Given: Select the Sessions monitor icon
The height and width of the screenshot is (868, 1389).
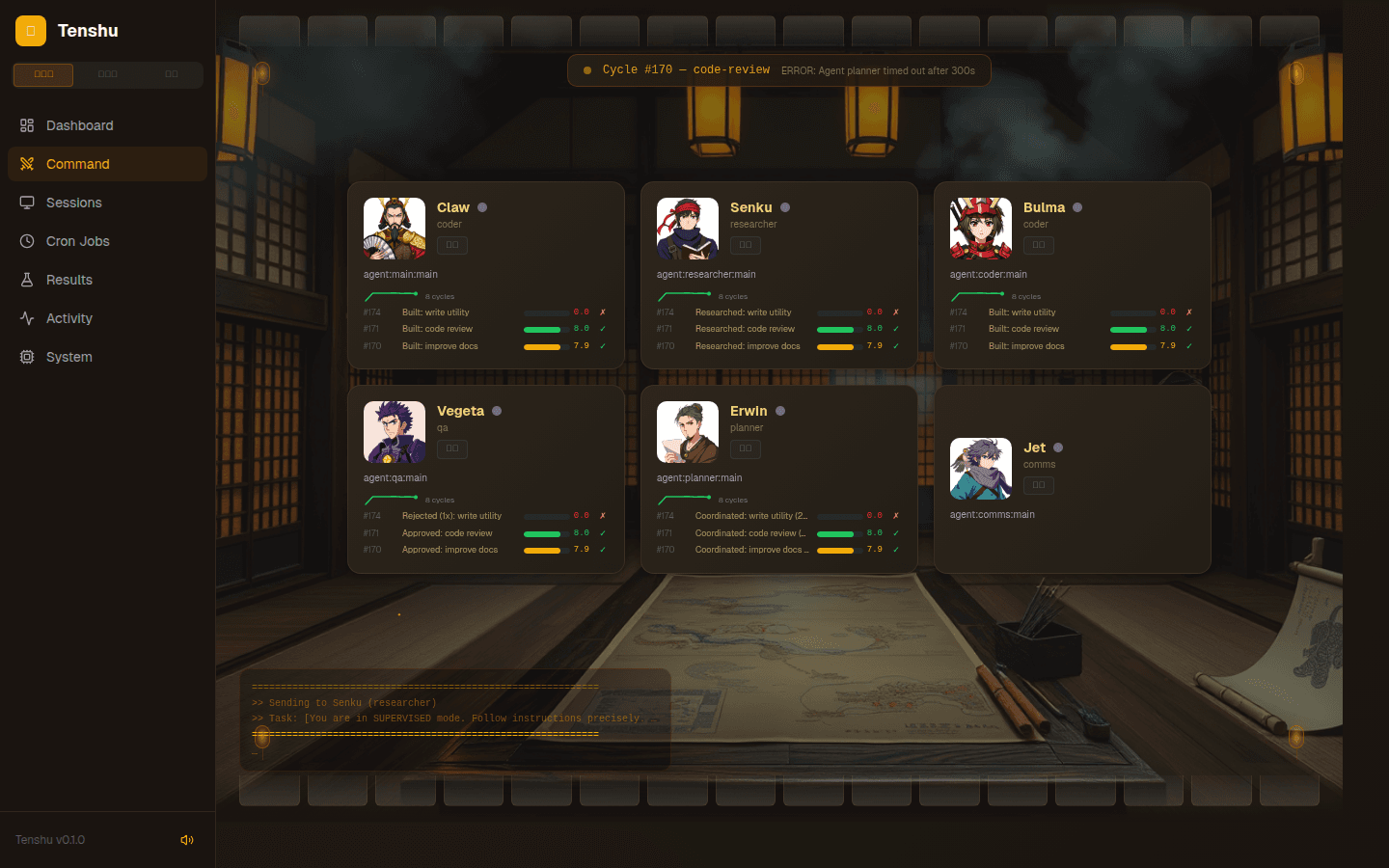Looking at the screenshot, I should click(29, 203).
